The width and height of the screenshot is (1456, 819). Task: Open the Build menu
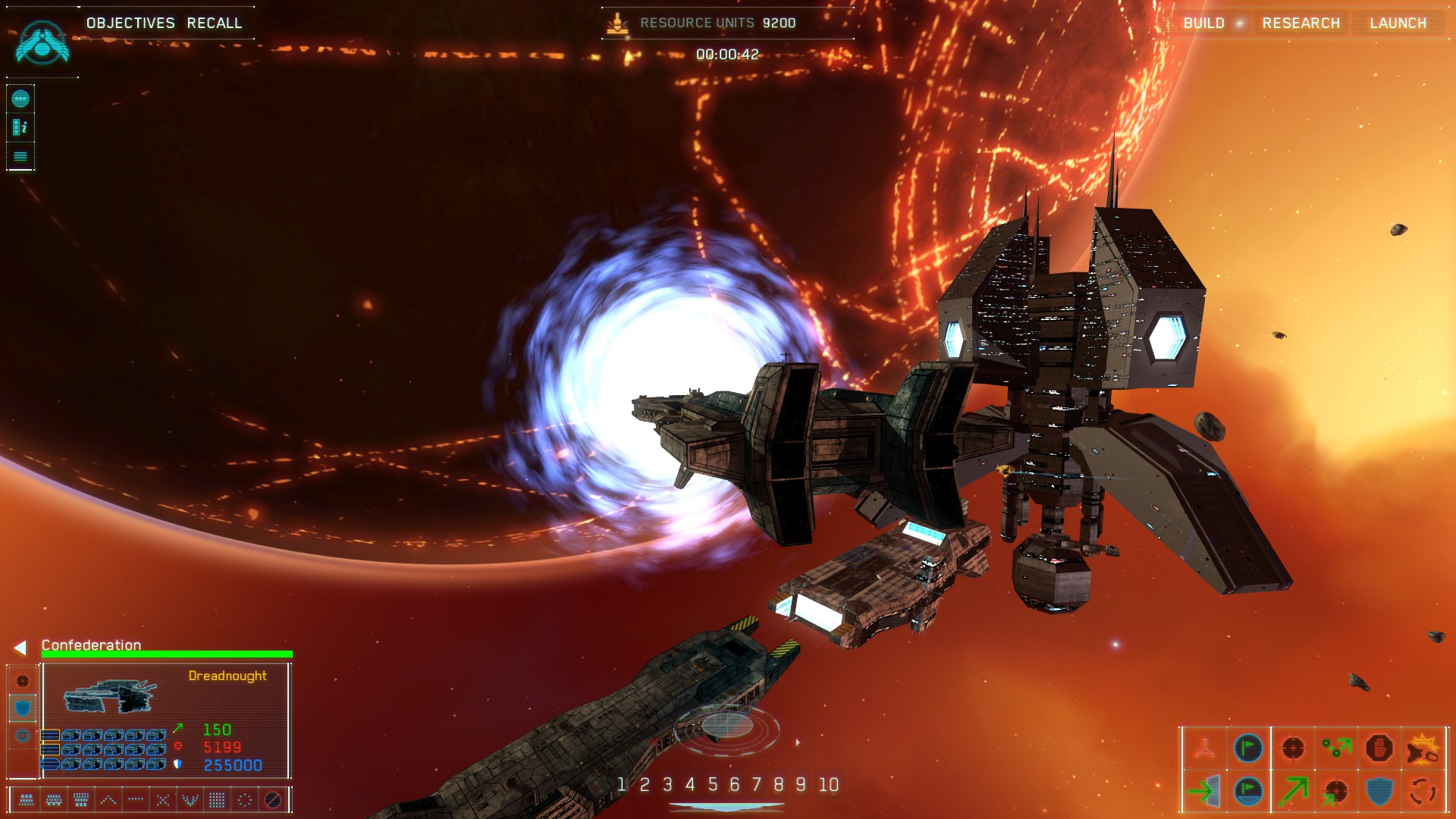tap(1203, 23)
